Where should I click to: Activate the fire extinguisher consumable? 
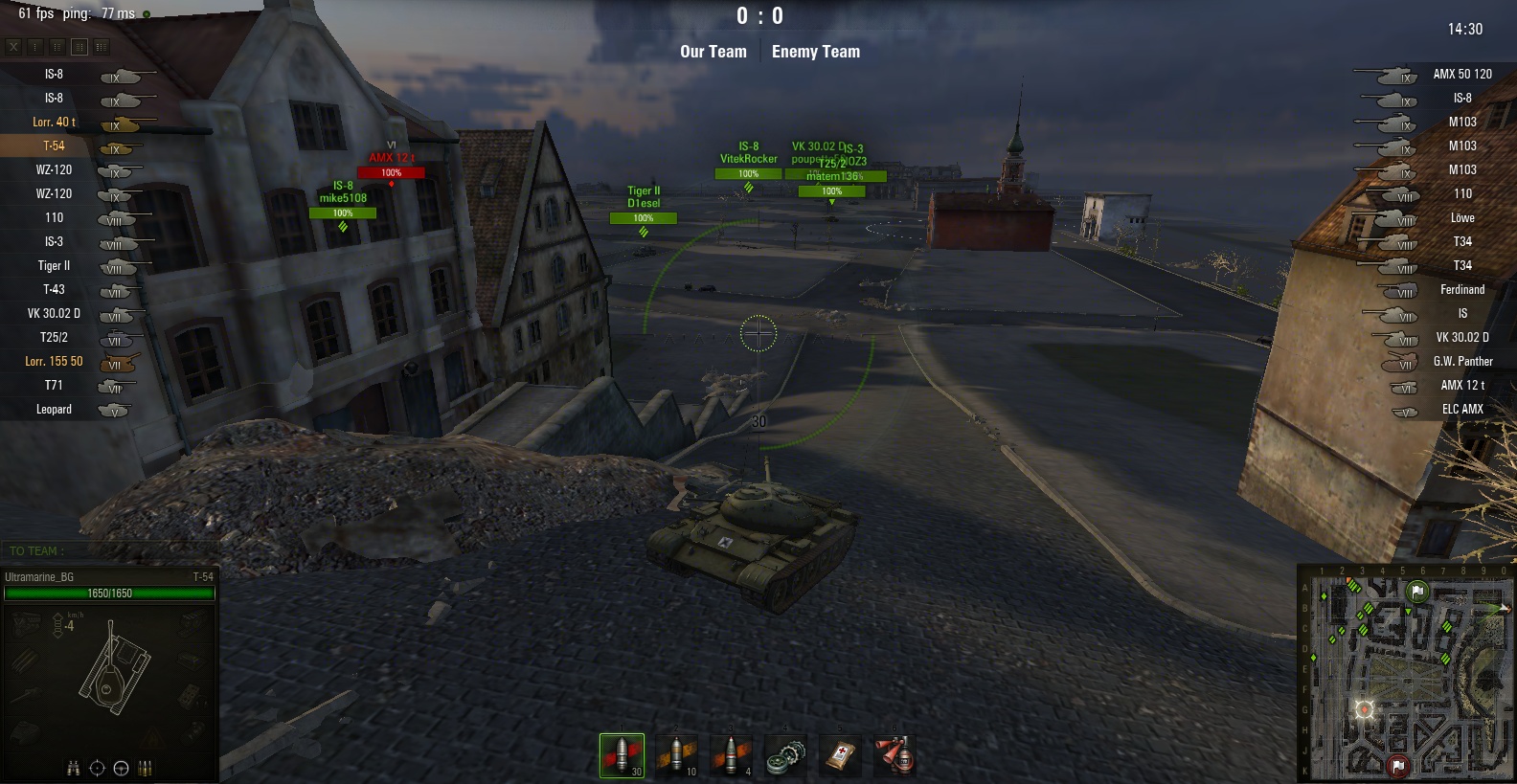point(894,755)
